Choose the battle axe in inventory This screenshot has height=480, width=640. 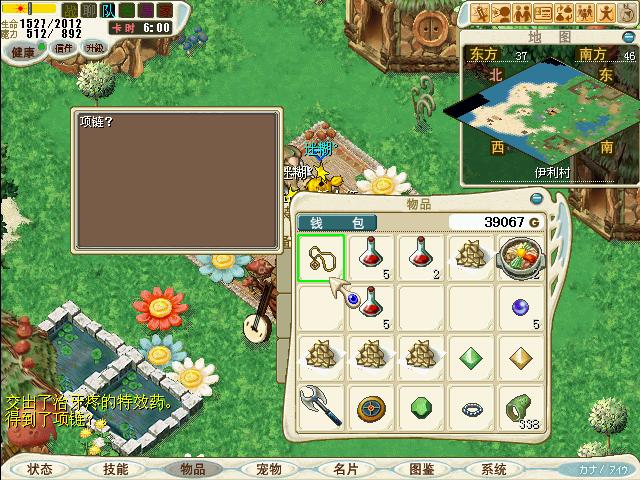(321, 406)
